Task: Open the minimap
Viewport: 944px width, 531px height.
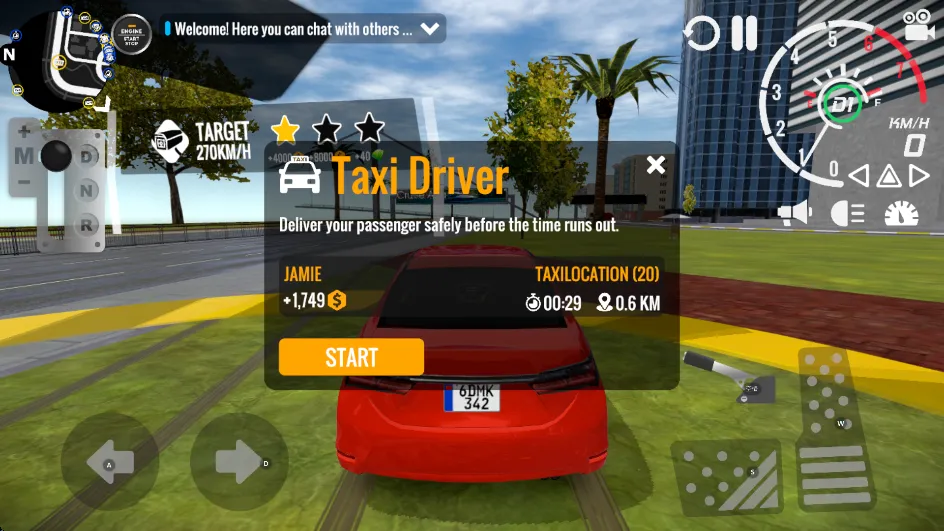Action: pos(60,55)
